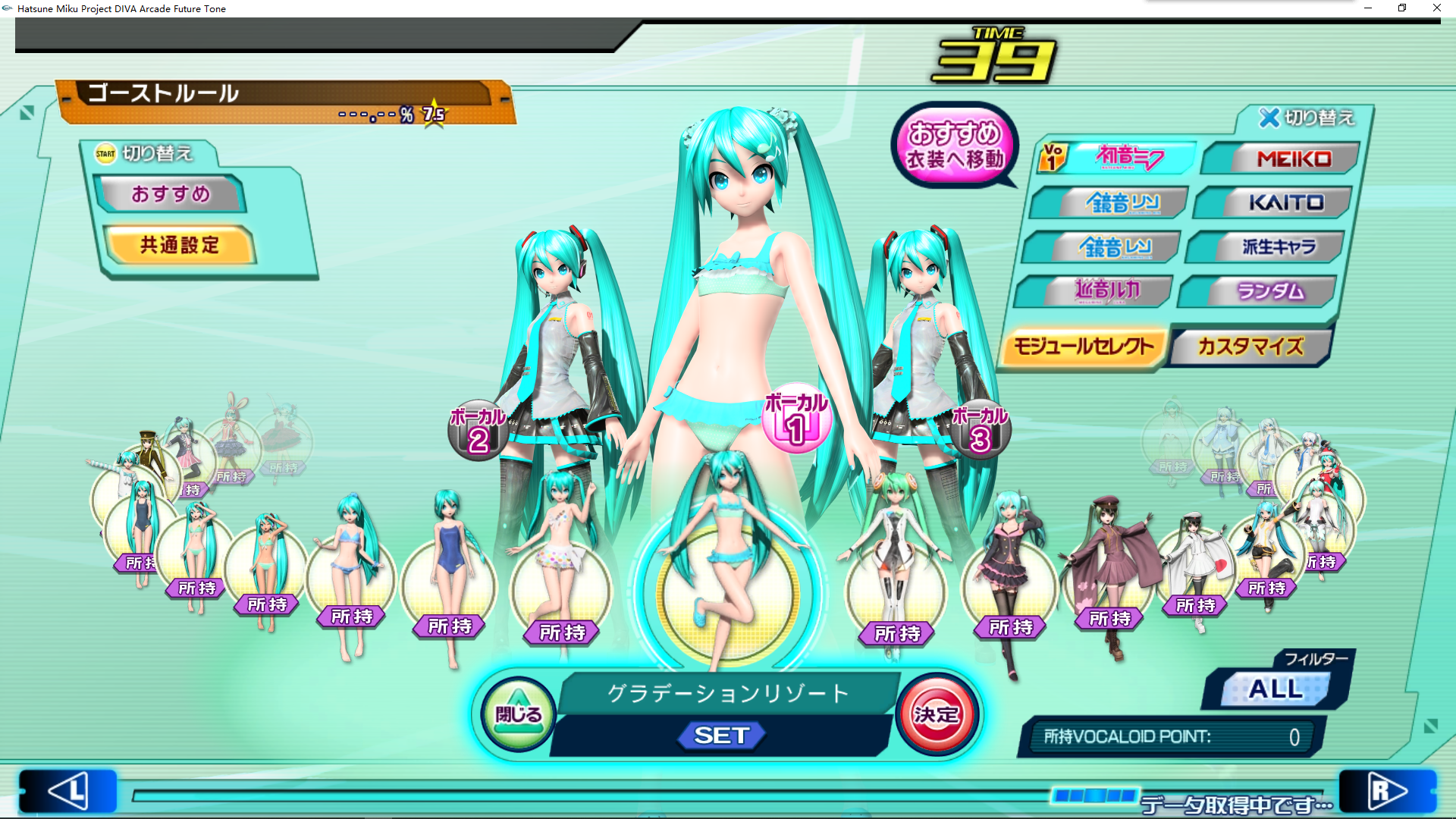Open 共通設定 common settings
This screenshot has width=1456, height=819.
(x=180, y=245)
